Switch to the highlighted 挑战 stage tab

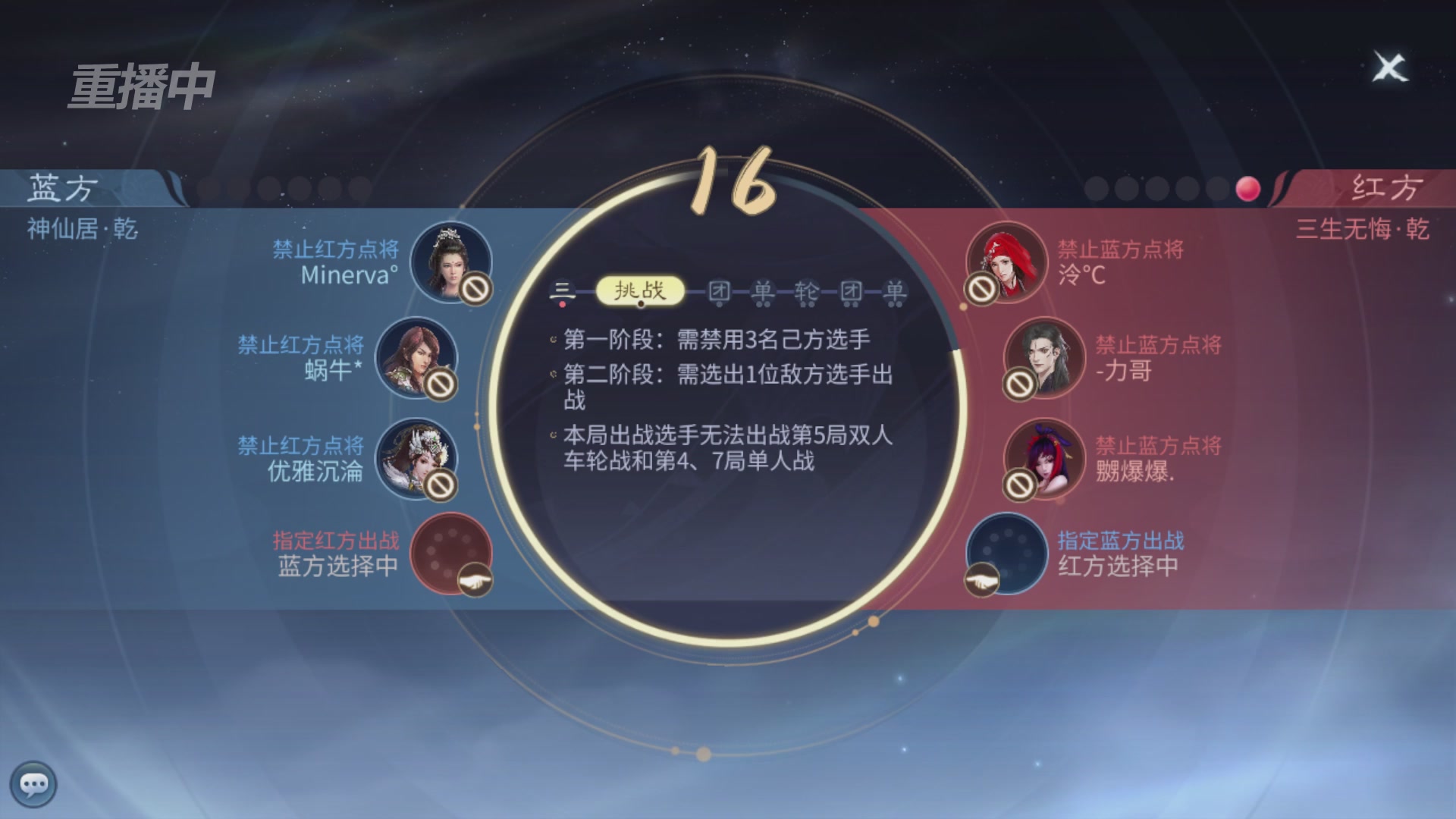[641, 288]
